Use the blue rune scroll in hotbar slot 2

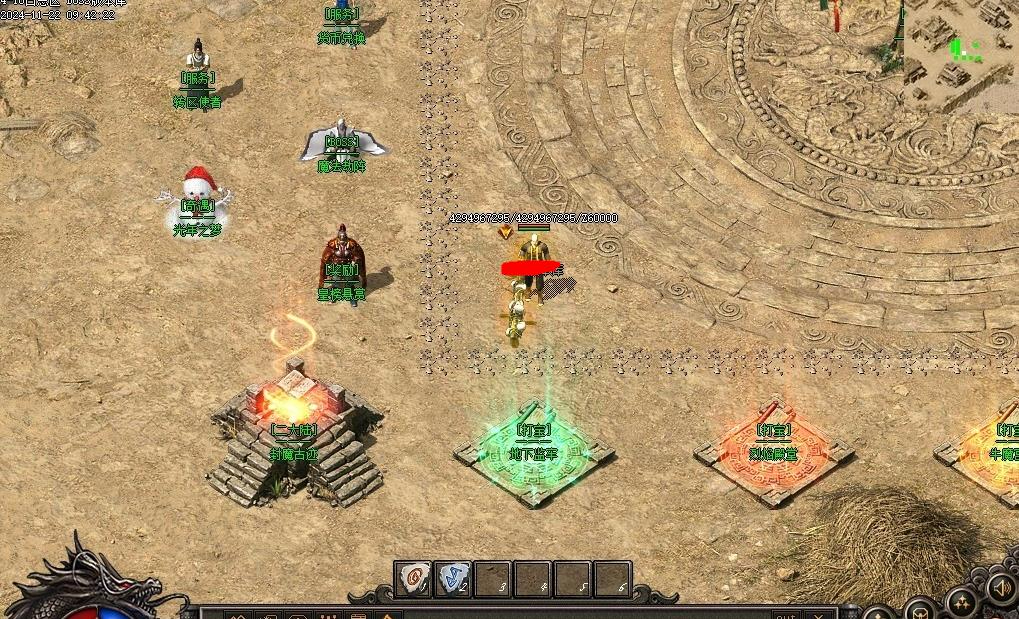coord(453,579)
